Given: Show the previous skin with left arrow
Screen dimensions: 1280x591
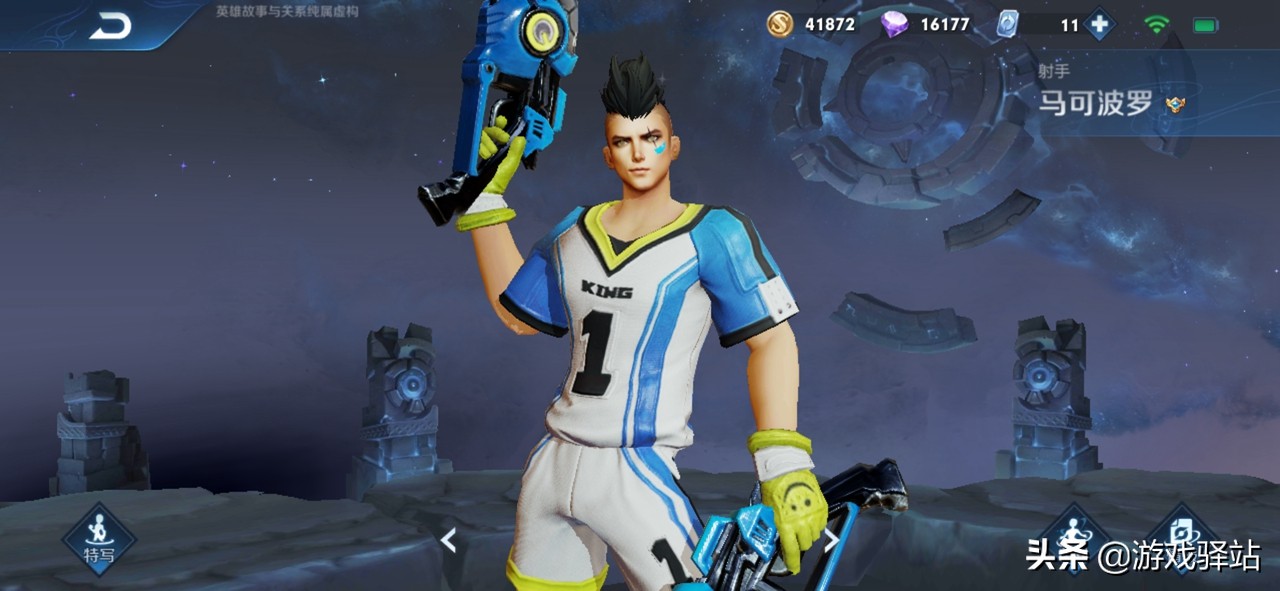Looking at the screenshot, I should coord(449,541).
